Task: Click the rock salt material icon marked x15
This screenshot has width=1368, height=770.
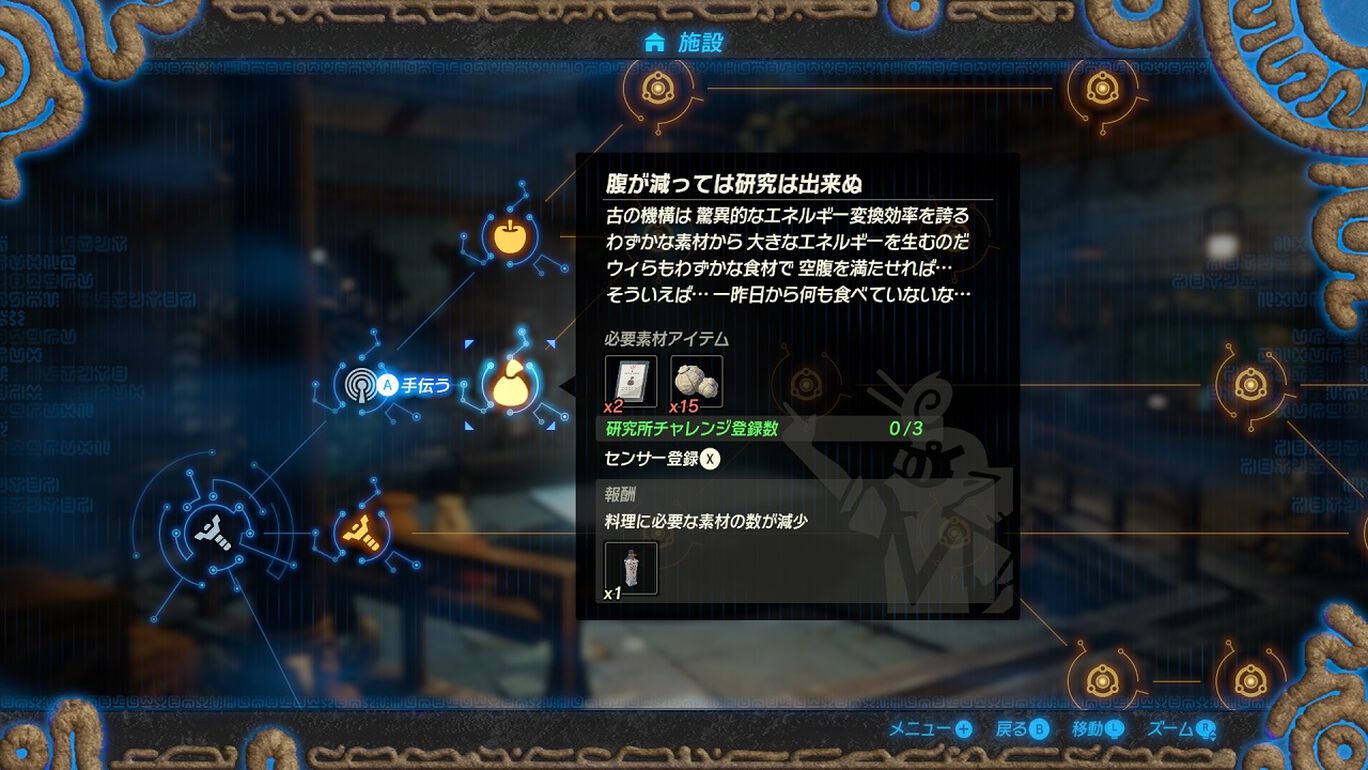Action: (x=697, y=380)
